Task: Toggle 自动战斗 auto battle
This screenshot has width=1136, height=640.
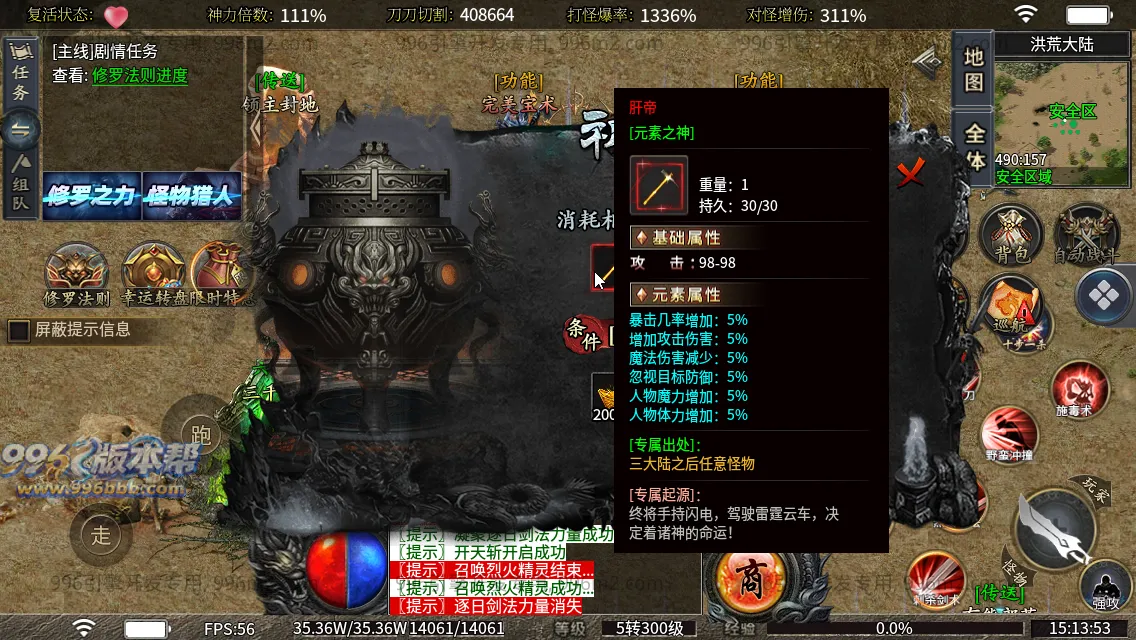Action: pos(1088,236)
